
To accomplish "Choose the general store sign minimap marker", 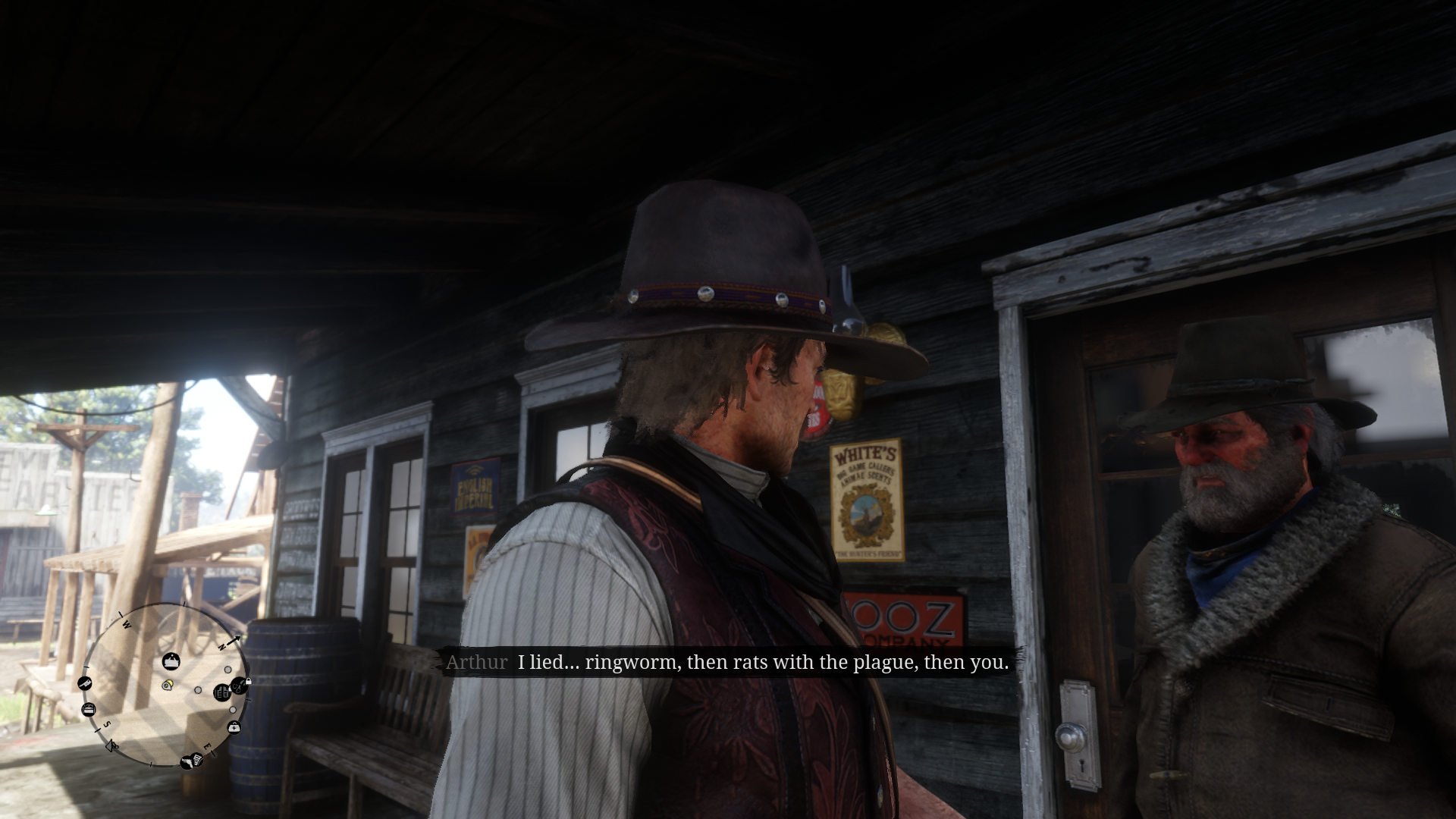I will (171, 662).
